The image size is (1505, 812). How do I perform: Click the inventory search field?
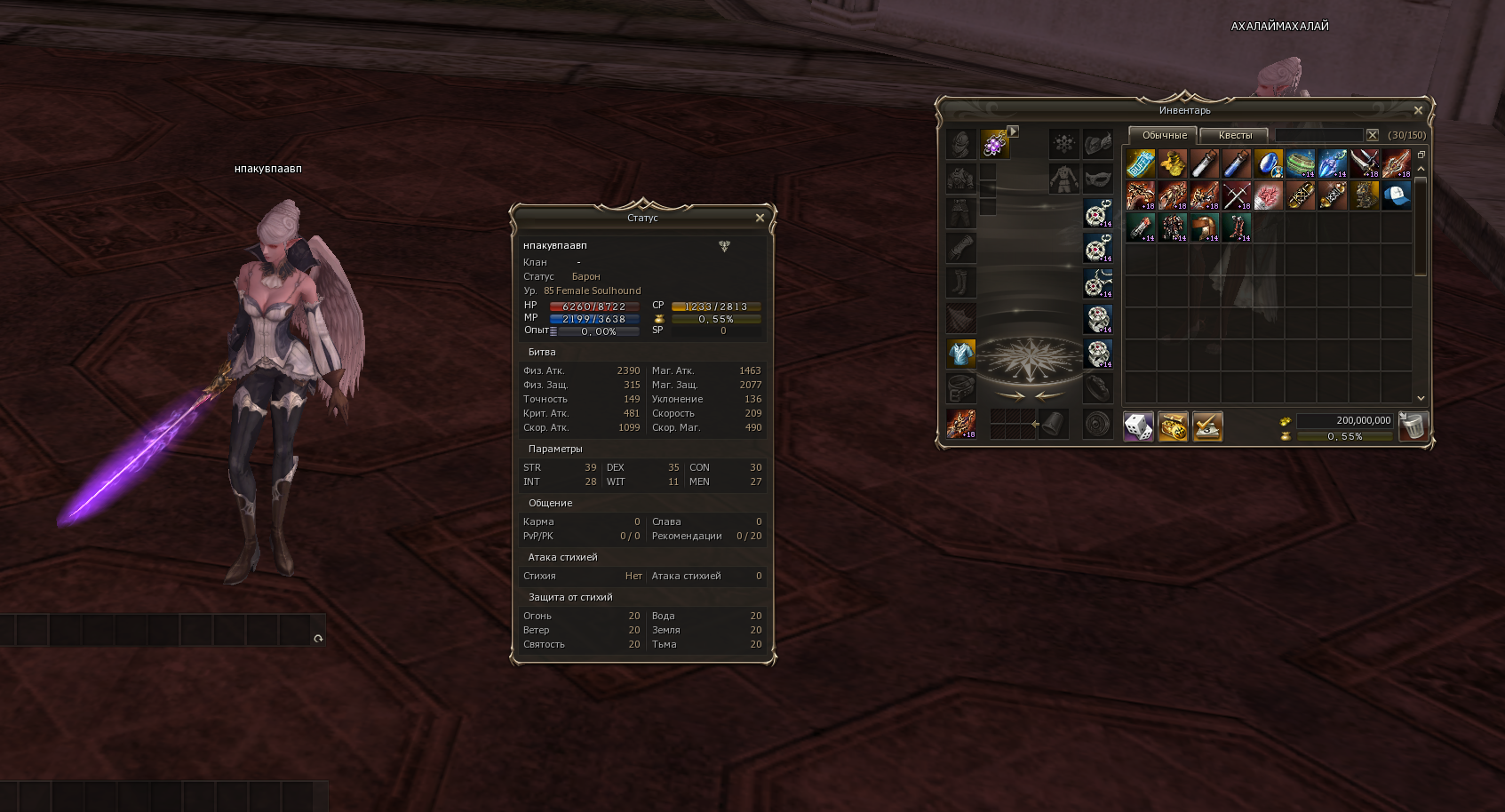[1318, 135]
